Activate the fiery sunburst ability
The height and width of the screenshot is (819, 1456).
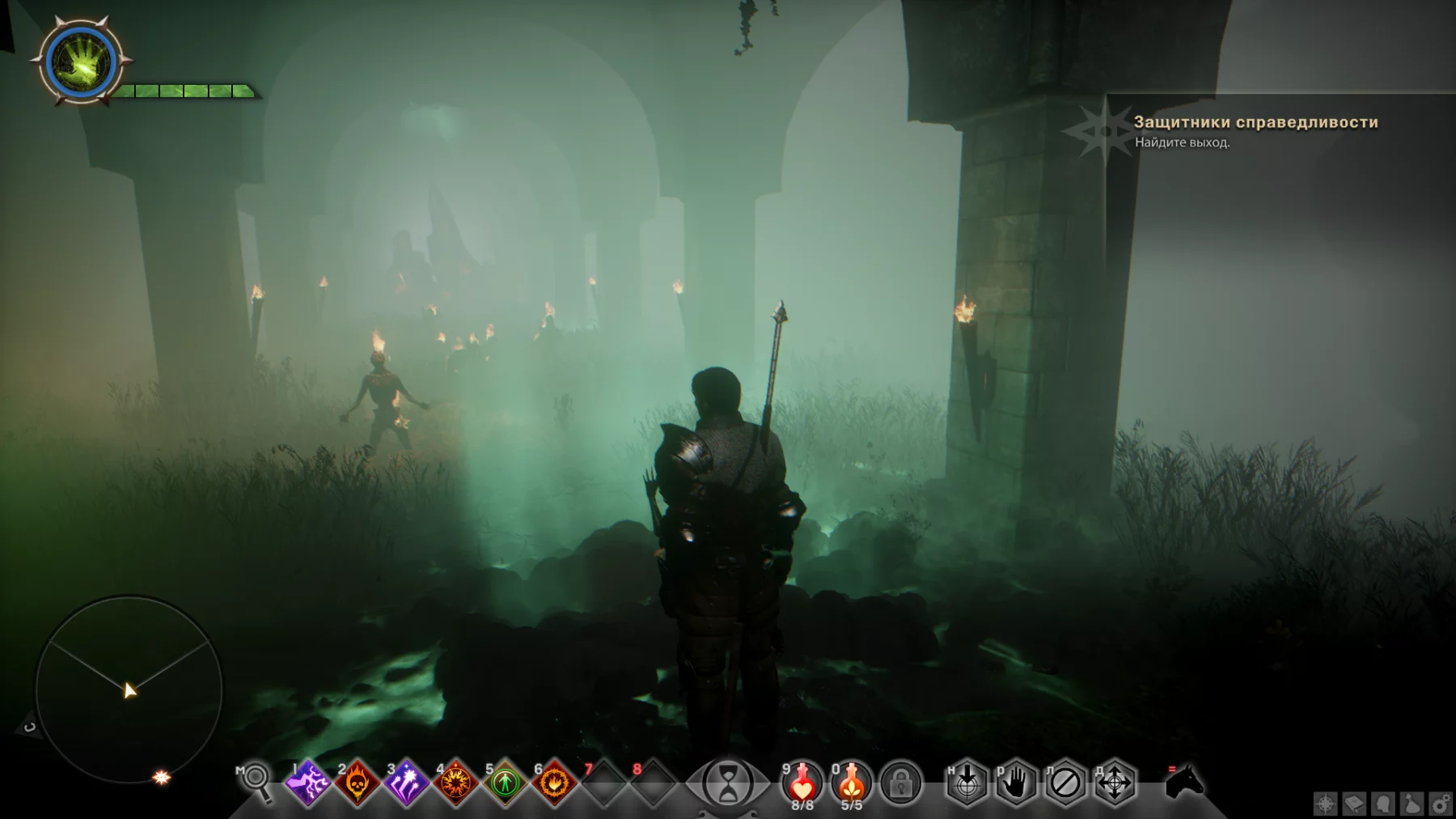[x=455, y=783]
